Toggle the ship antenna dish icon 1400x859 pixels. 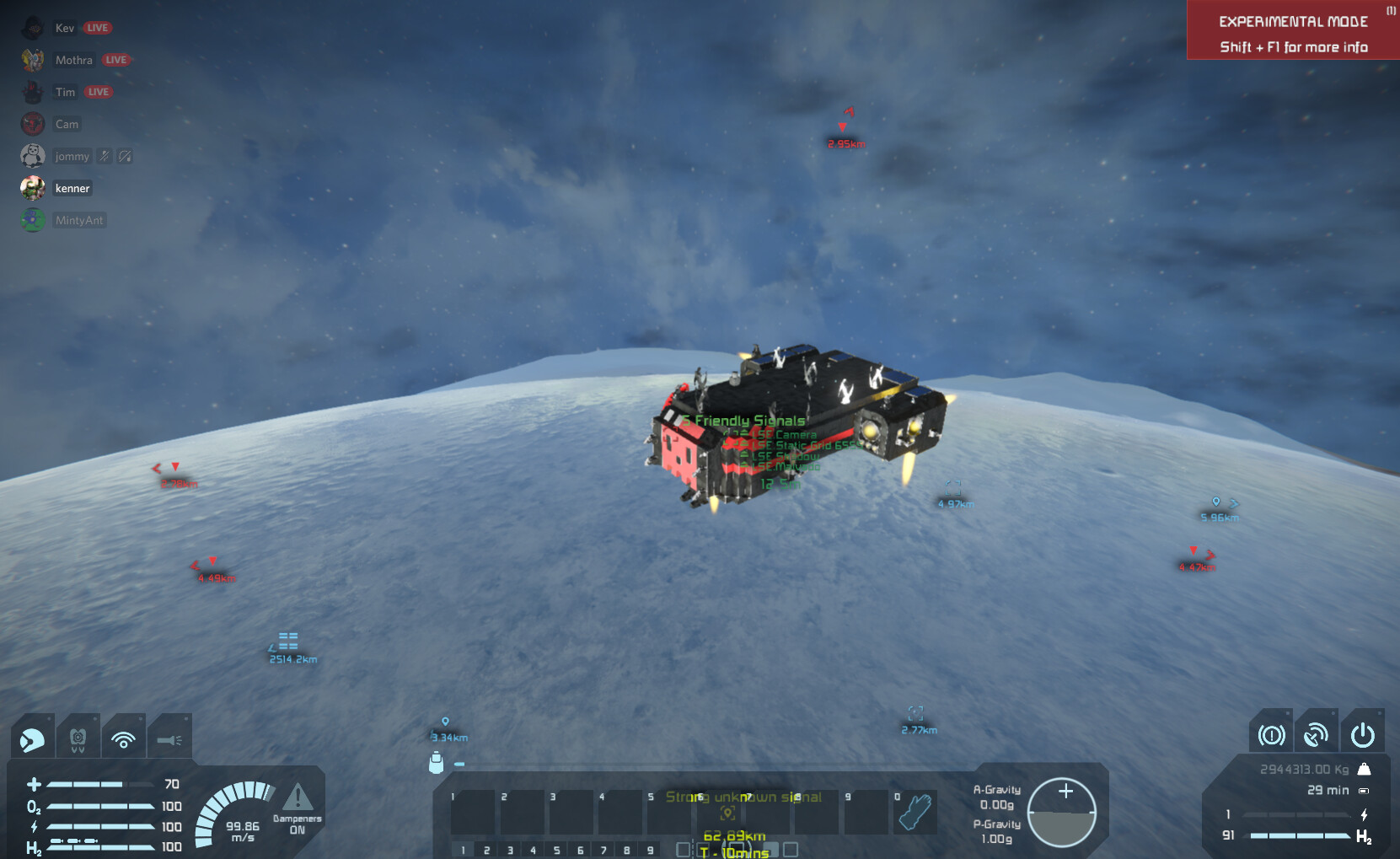click(1316, 735)
